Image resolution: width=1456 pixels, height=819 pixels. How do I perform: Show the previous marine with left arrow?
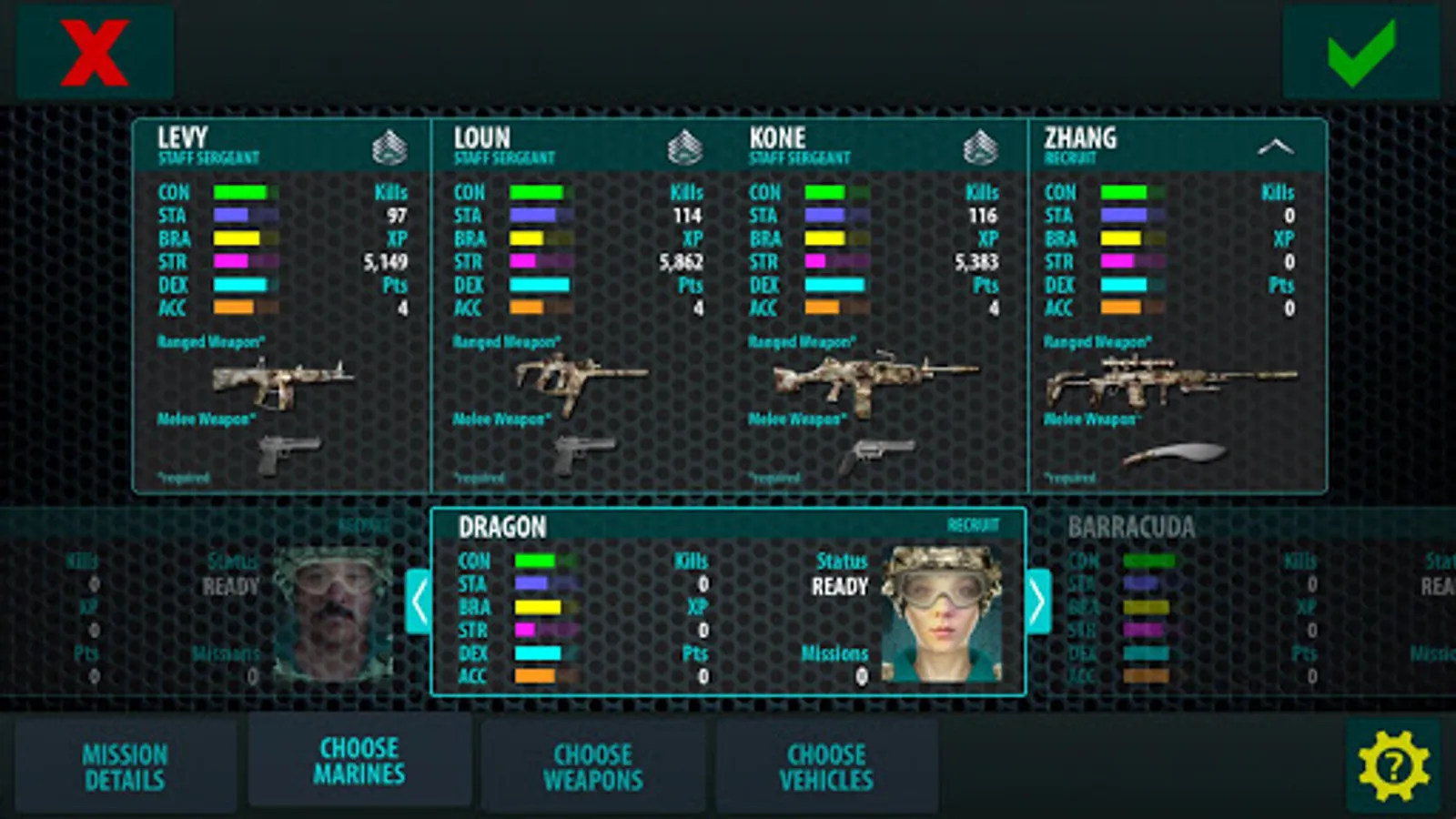[418, 602]
